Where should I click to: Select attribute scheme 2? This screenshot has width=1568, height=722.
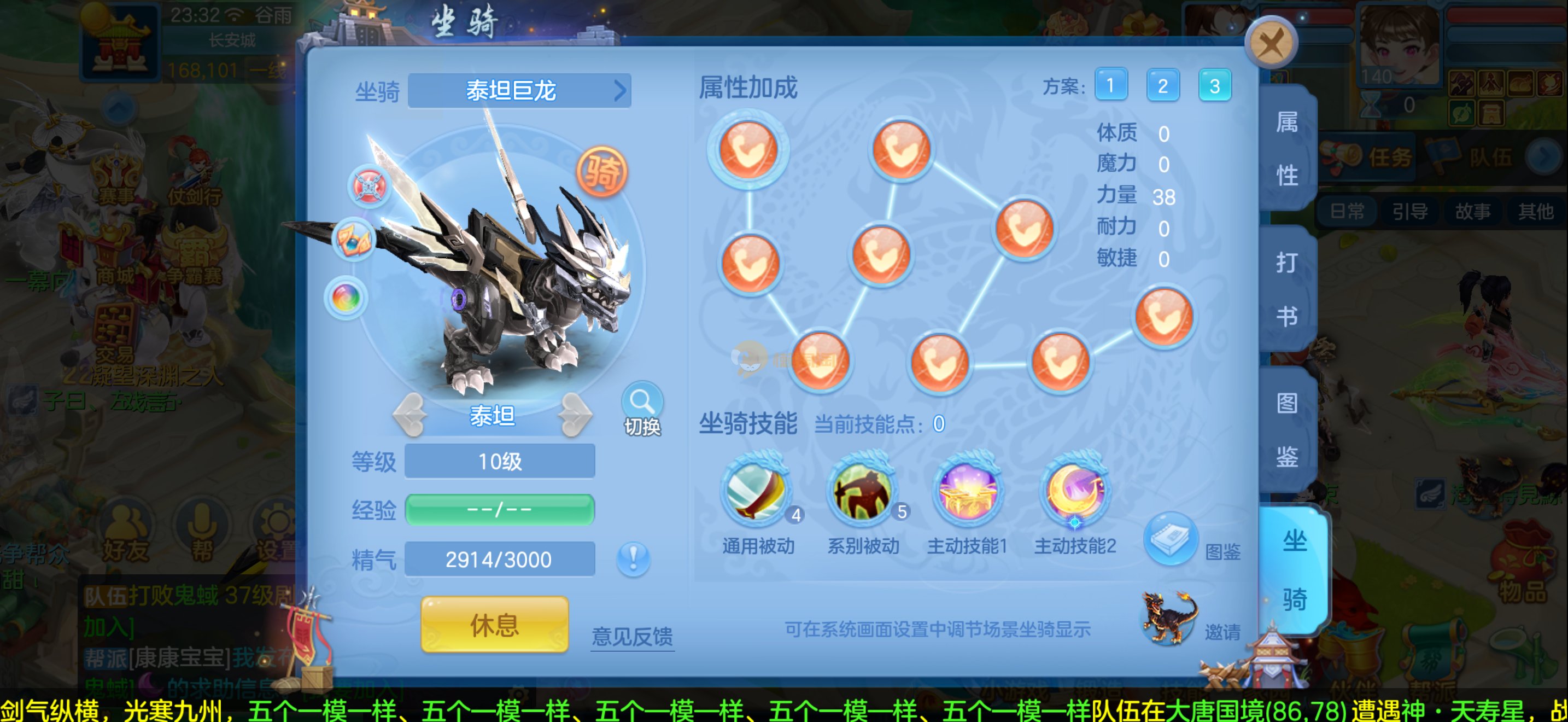1162,85
